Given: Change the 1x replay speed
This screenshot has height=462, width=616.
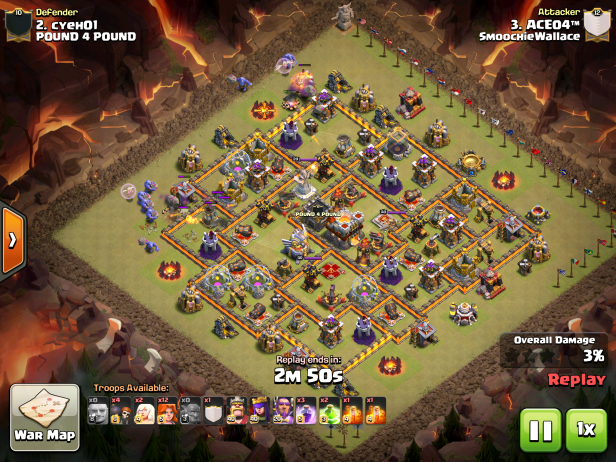Looking at the screenshot, I should 587,430.
